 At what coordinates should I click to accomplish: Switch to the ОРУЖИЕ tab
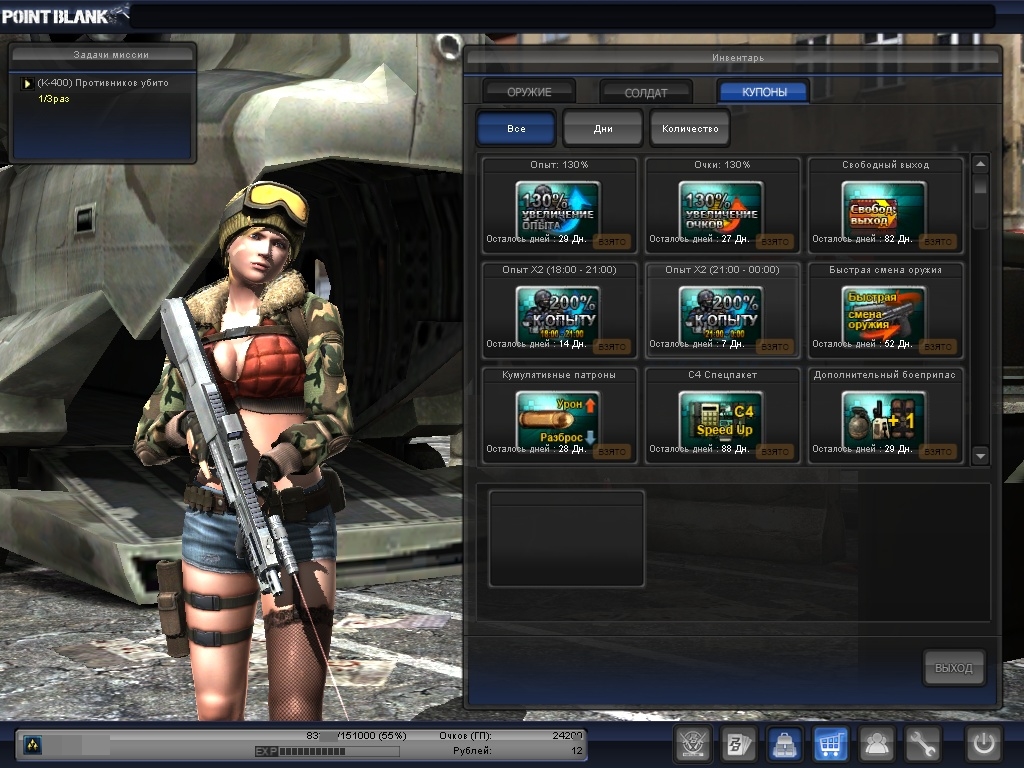[x=529, y=92]
